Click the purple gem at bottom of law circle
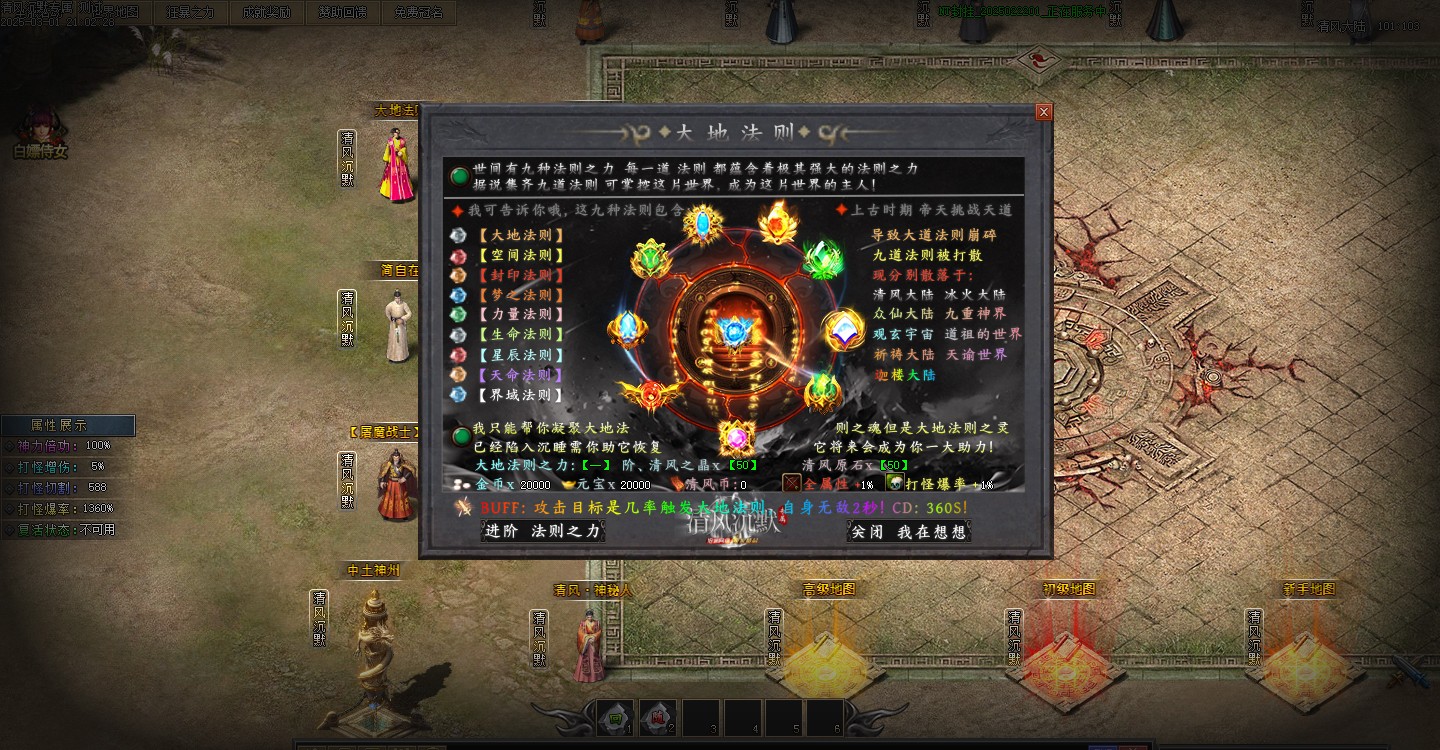 point(735,437)
